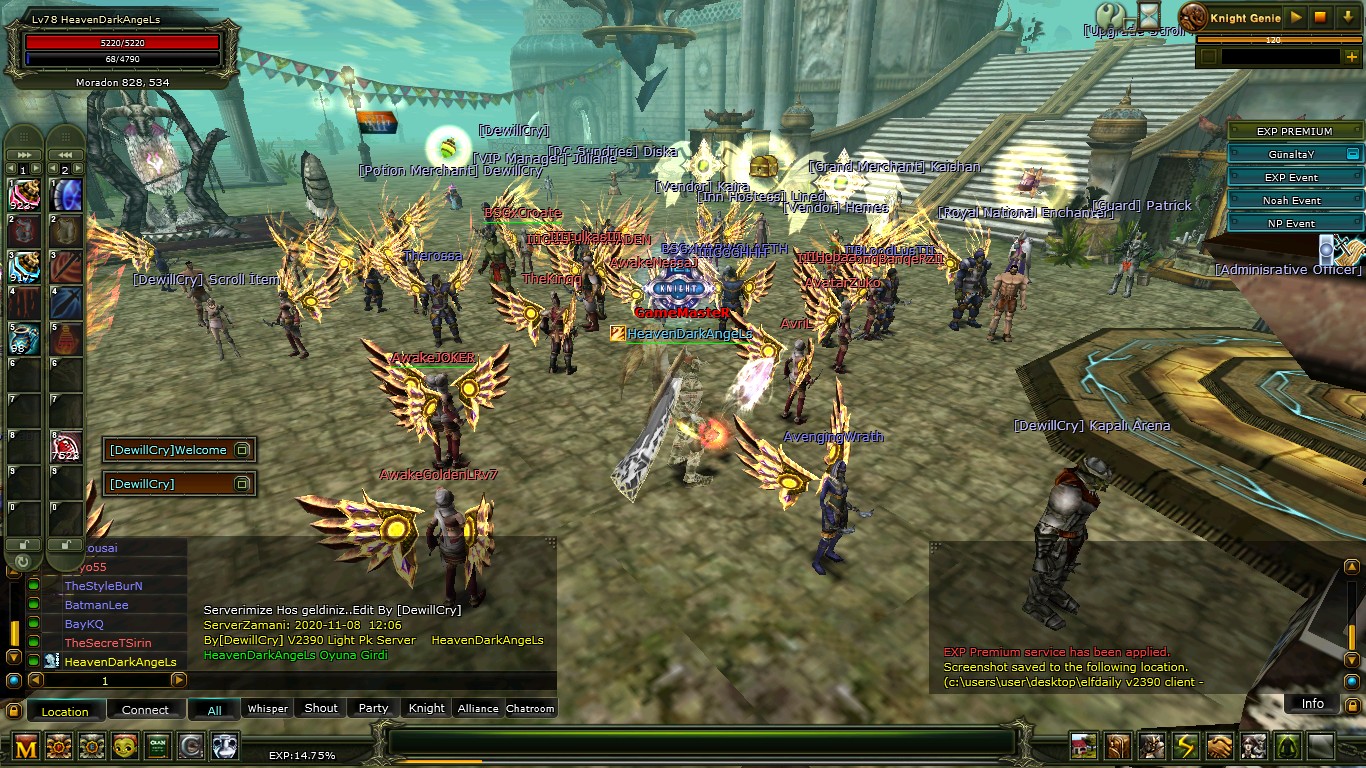Open the Noah Event entry

[x=1292, y=200]
